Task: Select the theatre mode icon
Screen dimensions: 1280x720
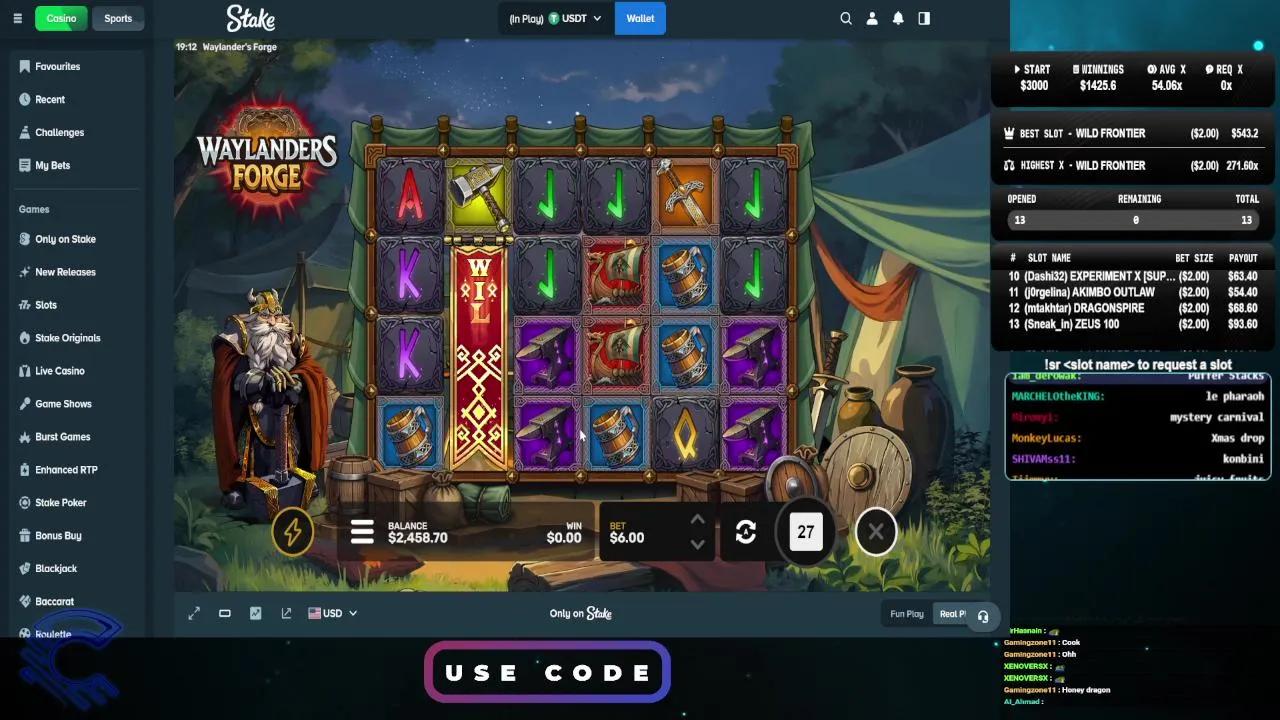Action: click(x=224, y=613)
